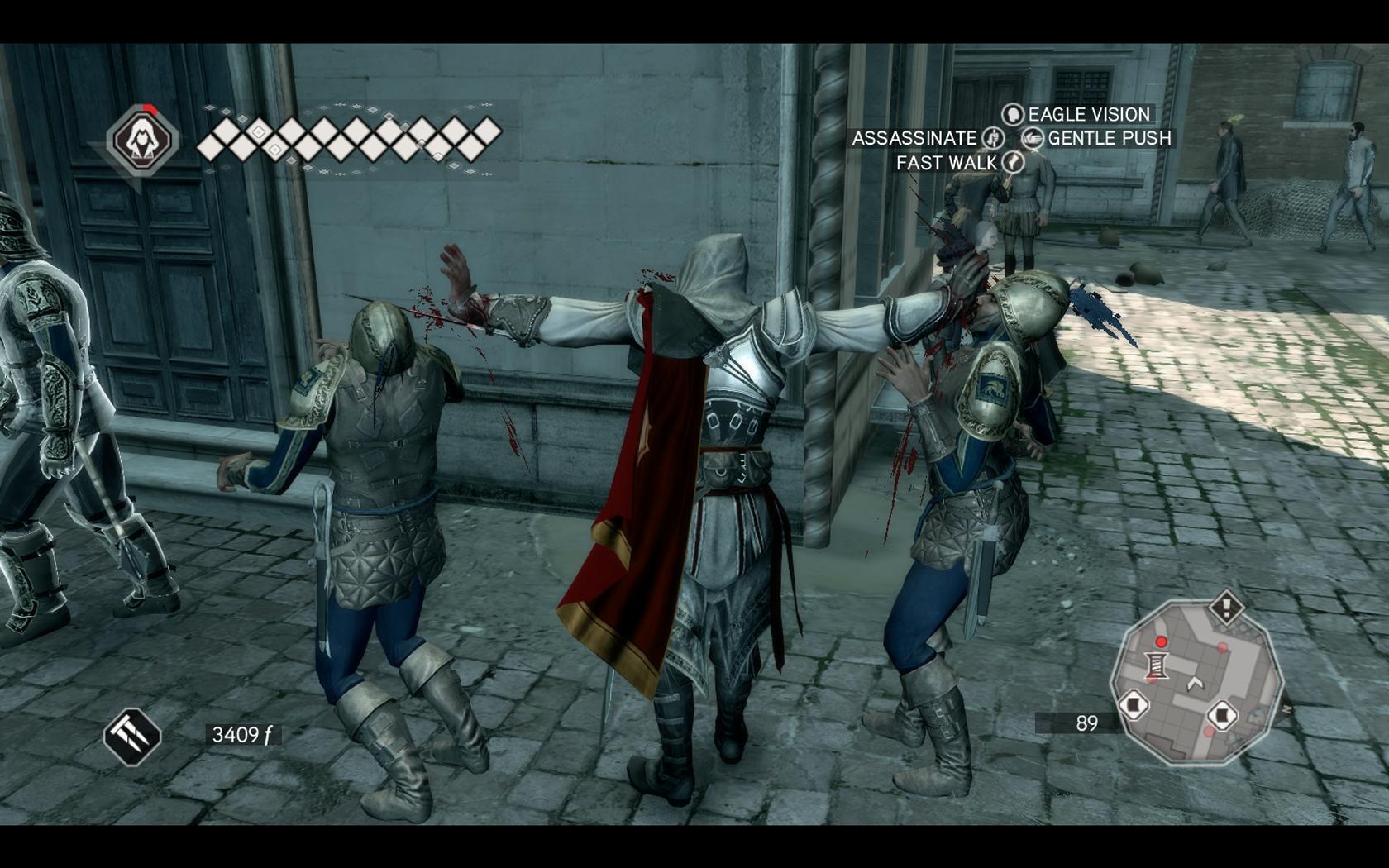The width and height of the screenshot is (1389, 868).
Task: Click the tailor spool icon on the minimap
Action: [1157, 665]
